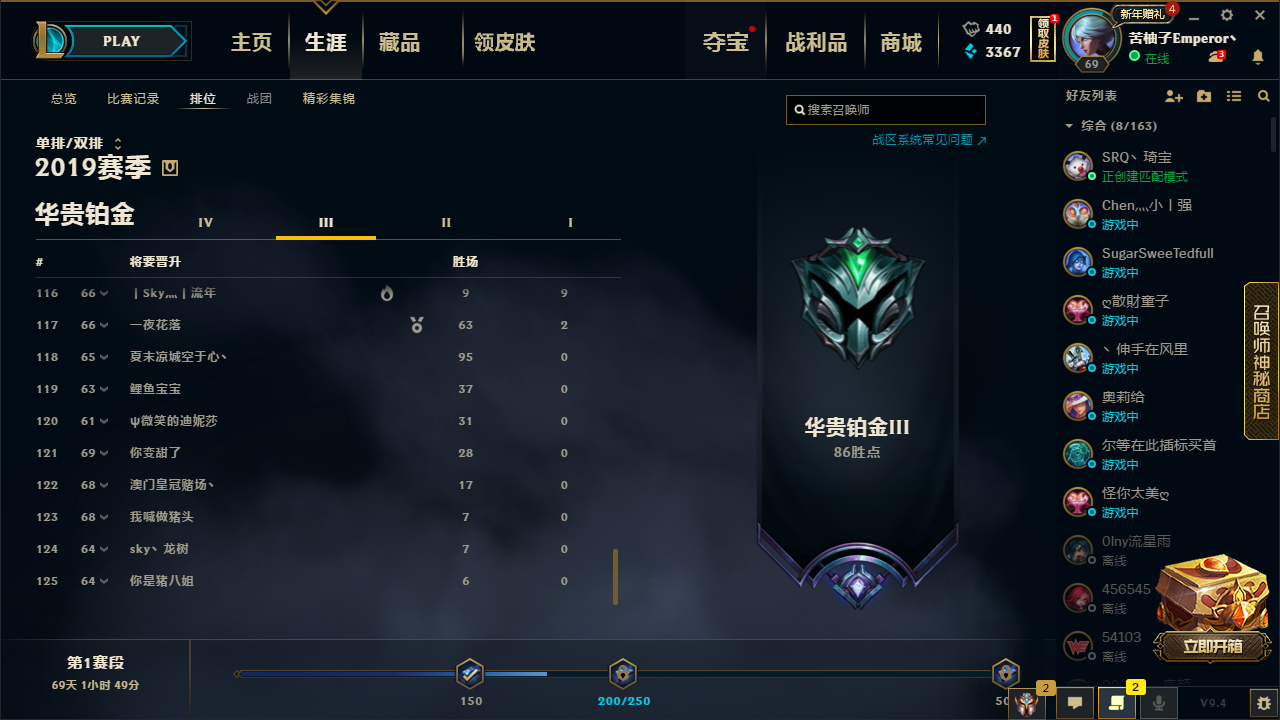Report a bug via the bug icon
The image size is (1280, 720).
click(1265, 703)
